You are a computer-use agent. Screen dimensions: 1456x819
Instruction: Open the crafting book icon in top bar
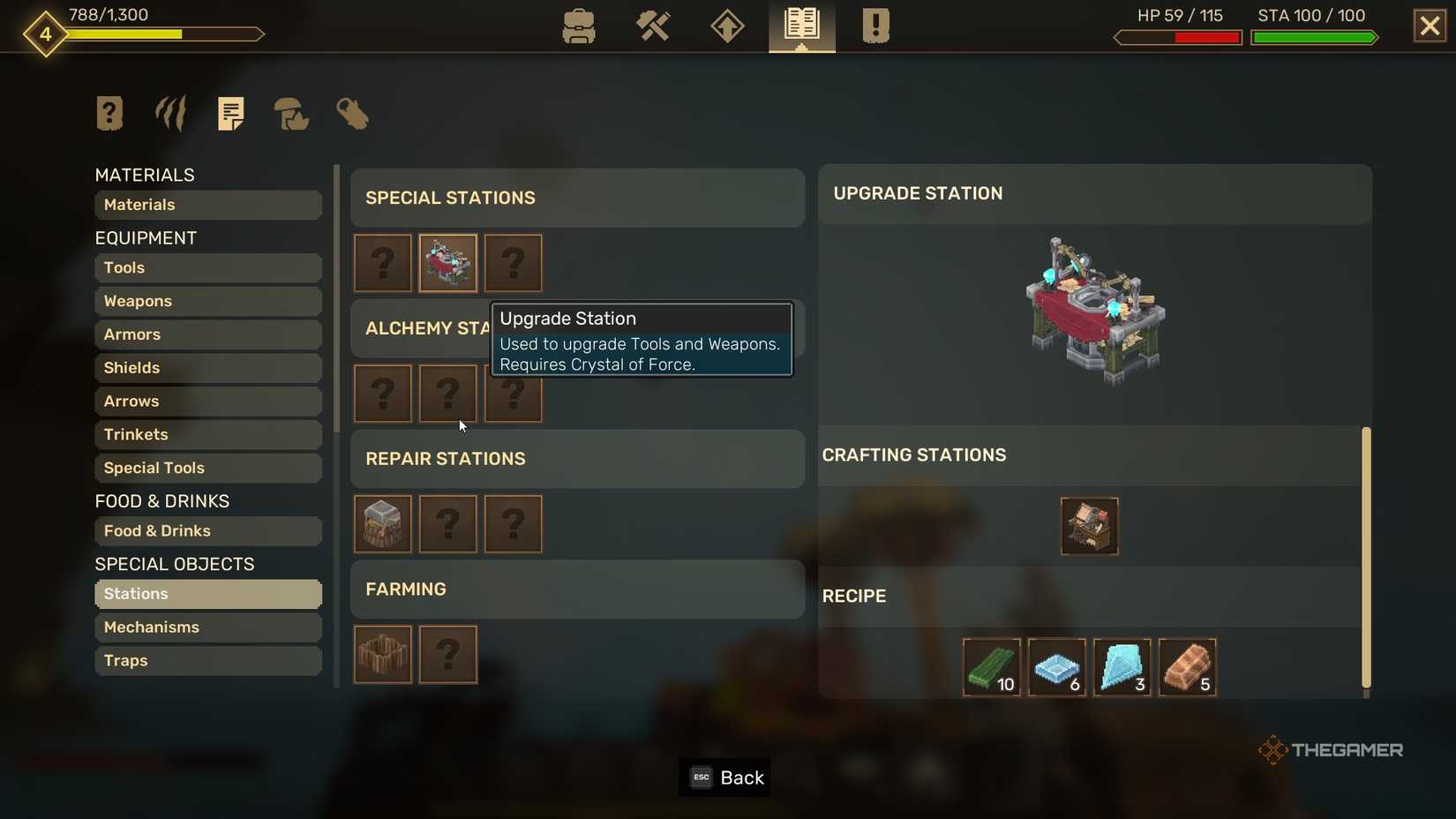800,26
